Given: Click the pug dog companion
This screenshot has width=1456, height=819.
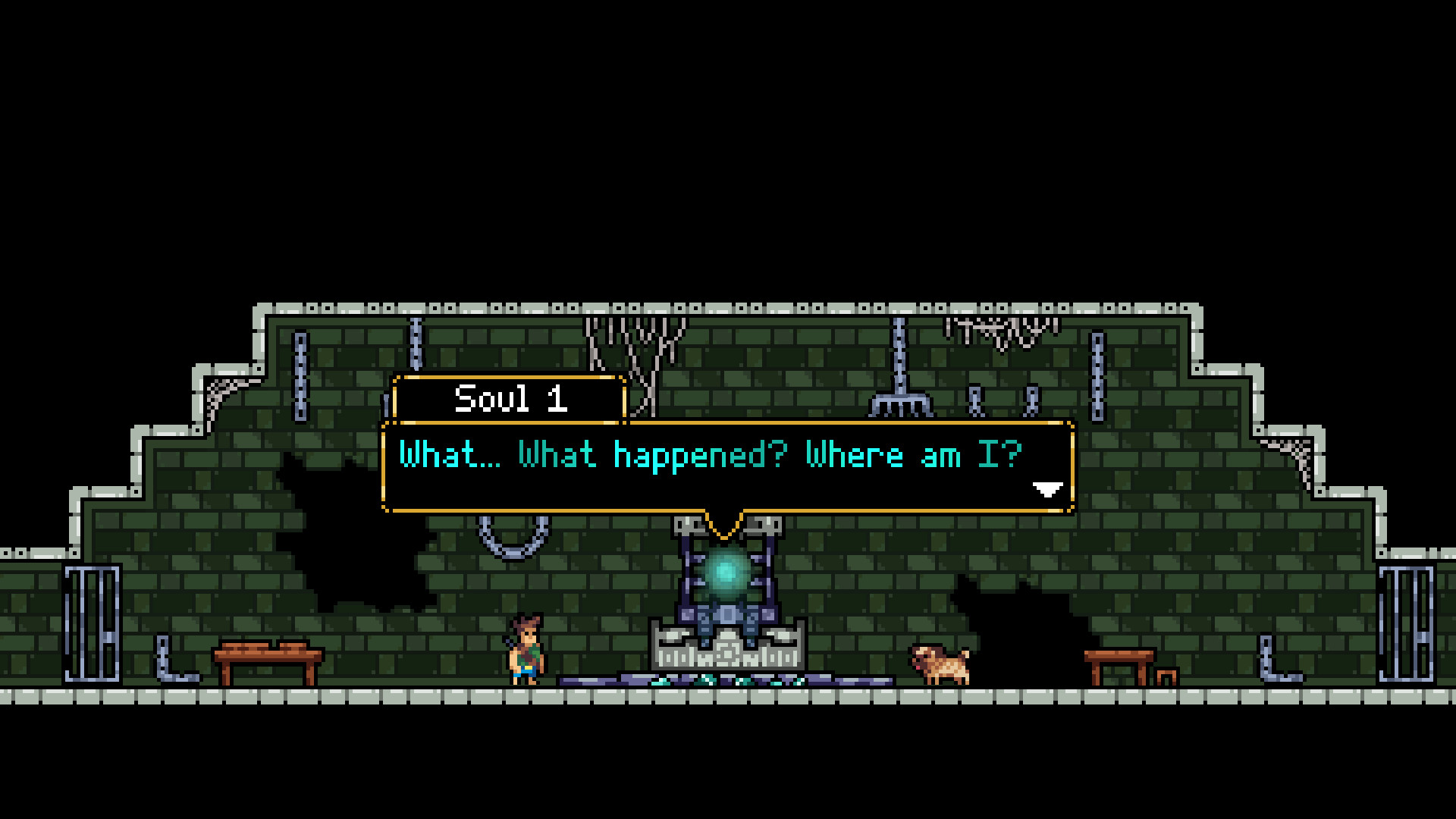Looking at the screenshot, I should click(940, 667).
